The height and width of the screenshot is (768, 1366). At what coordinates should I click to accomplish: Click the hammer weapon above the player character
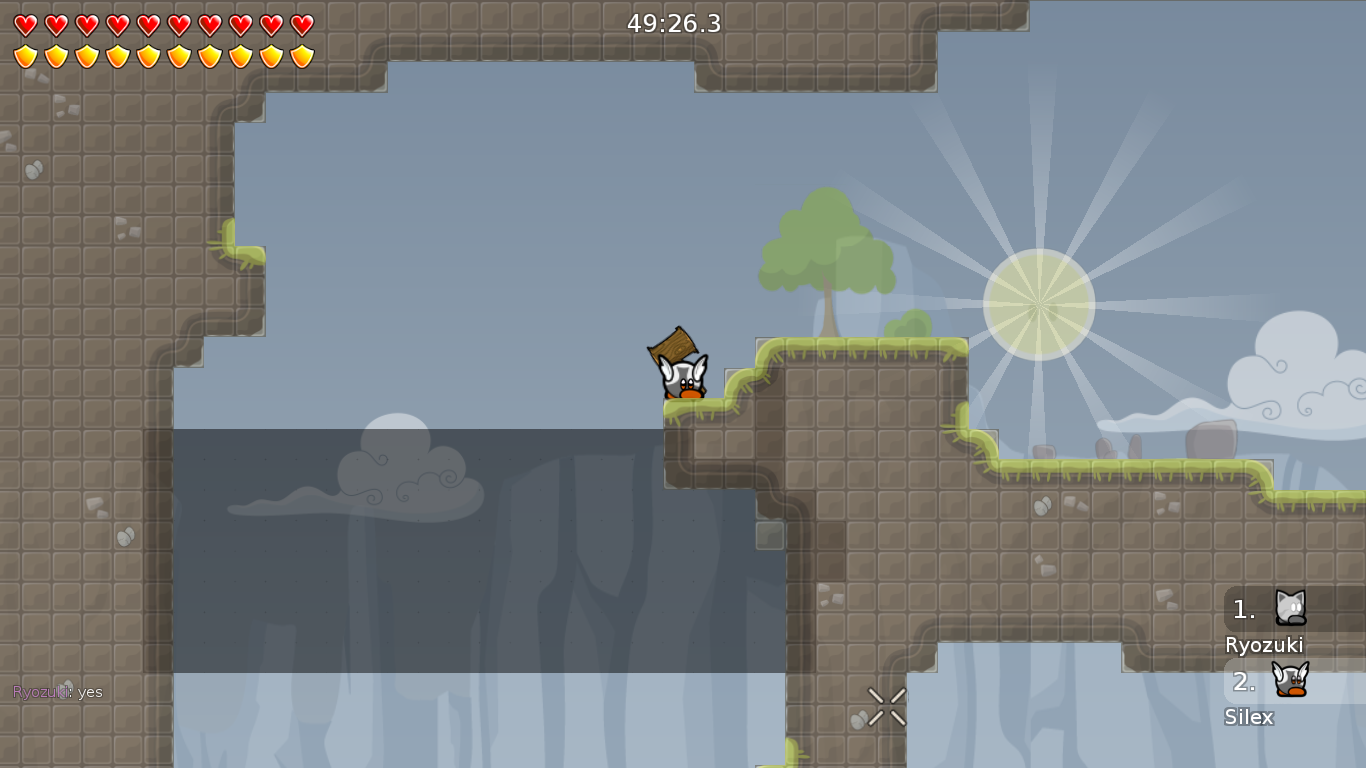672,348
